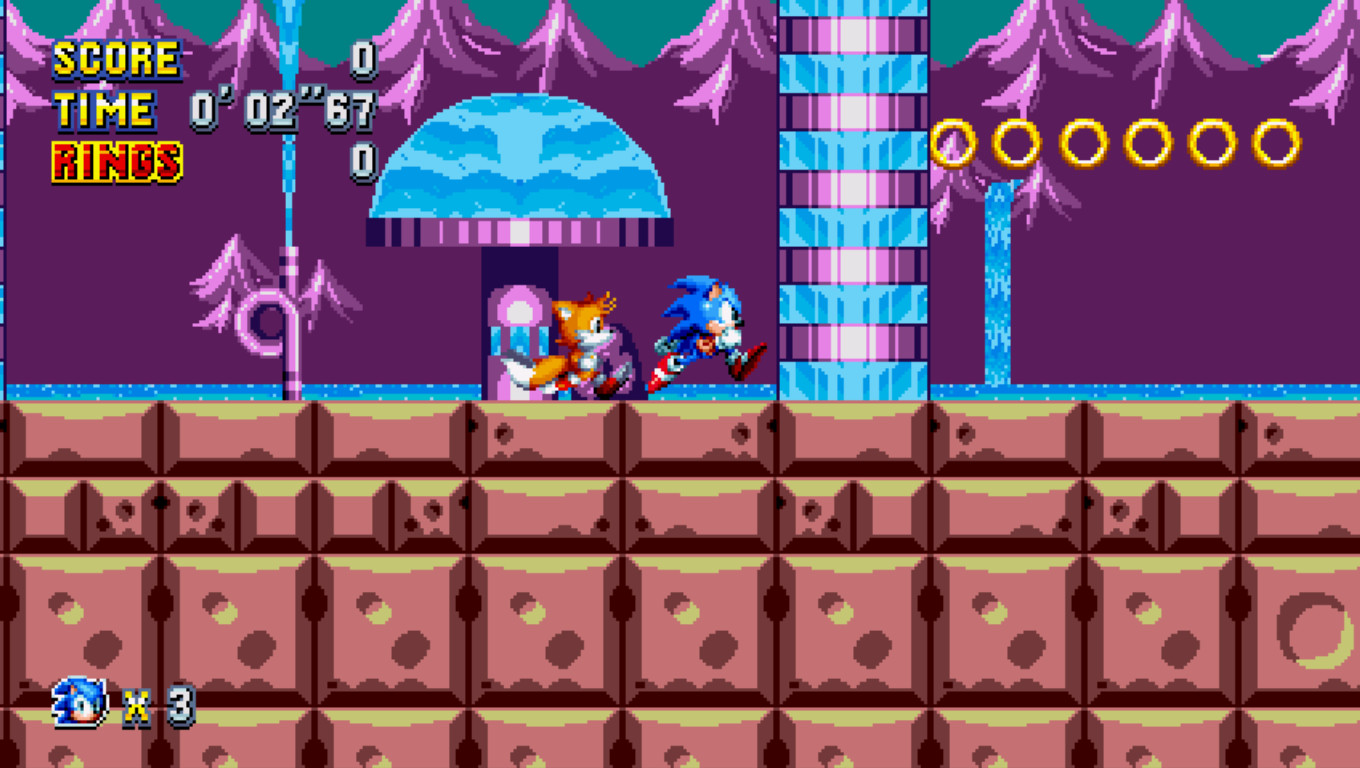Viewport: 1360px width, 768px height.
Task: Collect the rightmost gold ring
Action: point(1278,140)
